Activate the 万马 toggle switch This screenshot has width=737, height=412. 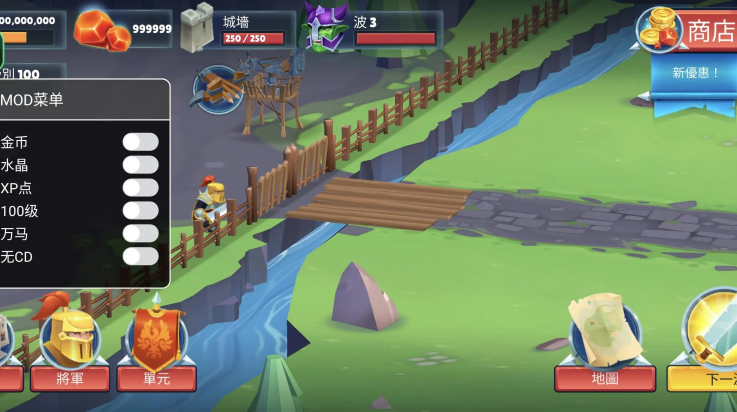coord(140,234)
